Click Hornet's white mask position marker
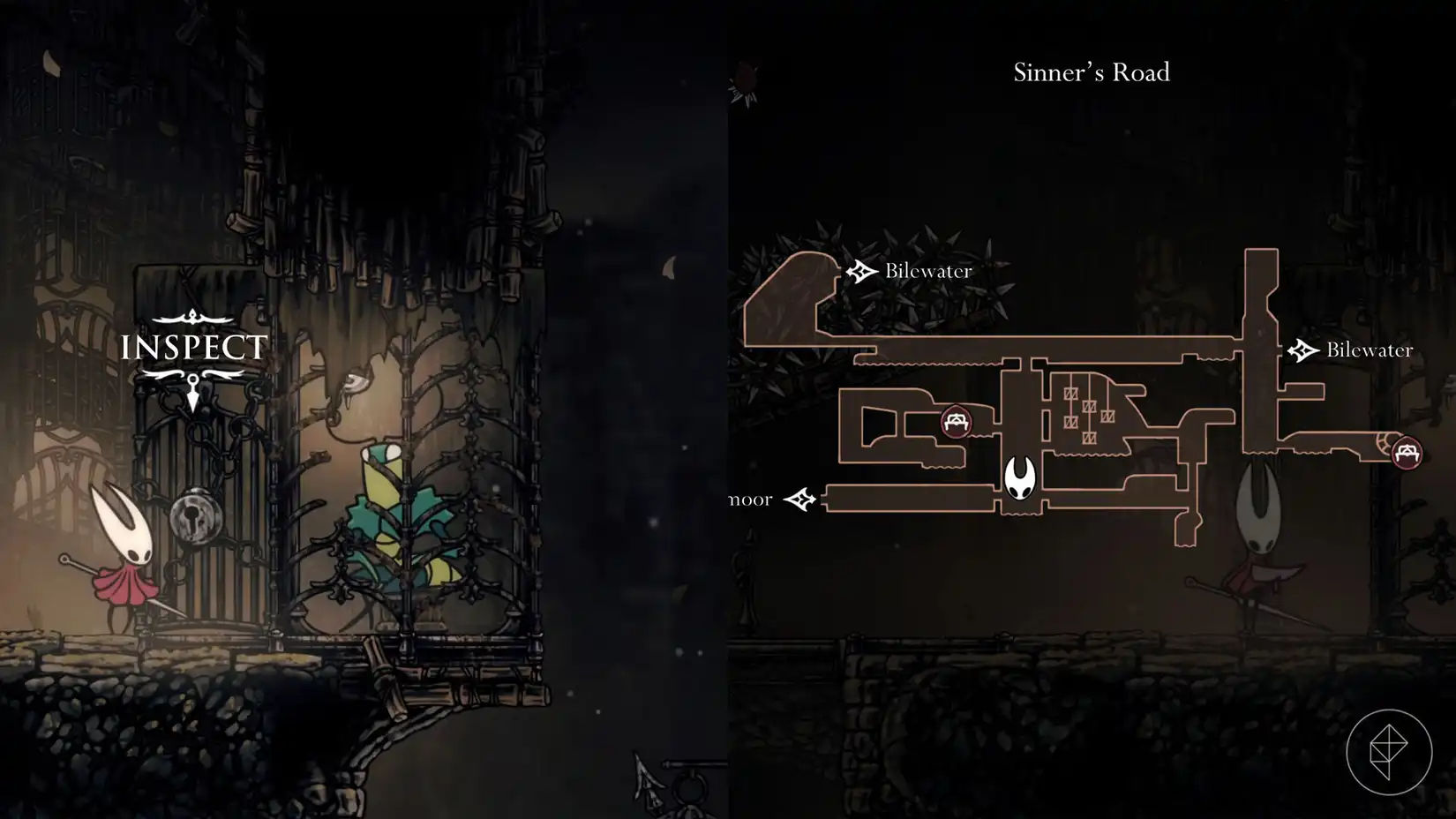The width and height of the screenshot is (1456, 819). (x=1019, y=478)
